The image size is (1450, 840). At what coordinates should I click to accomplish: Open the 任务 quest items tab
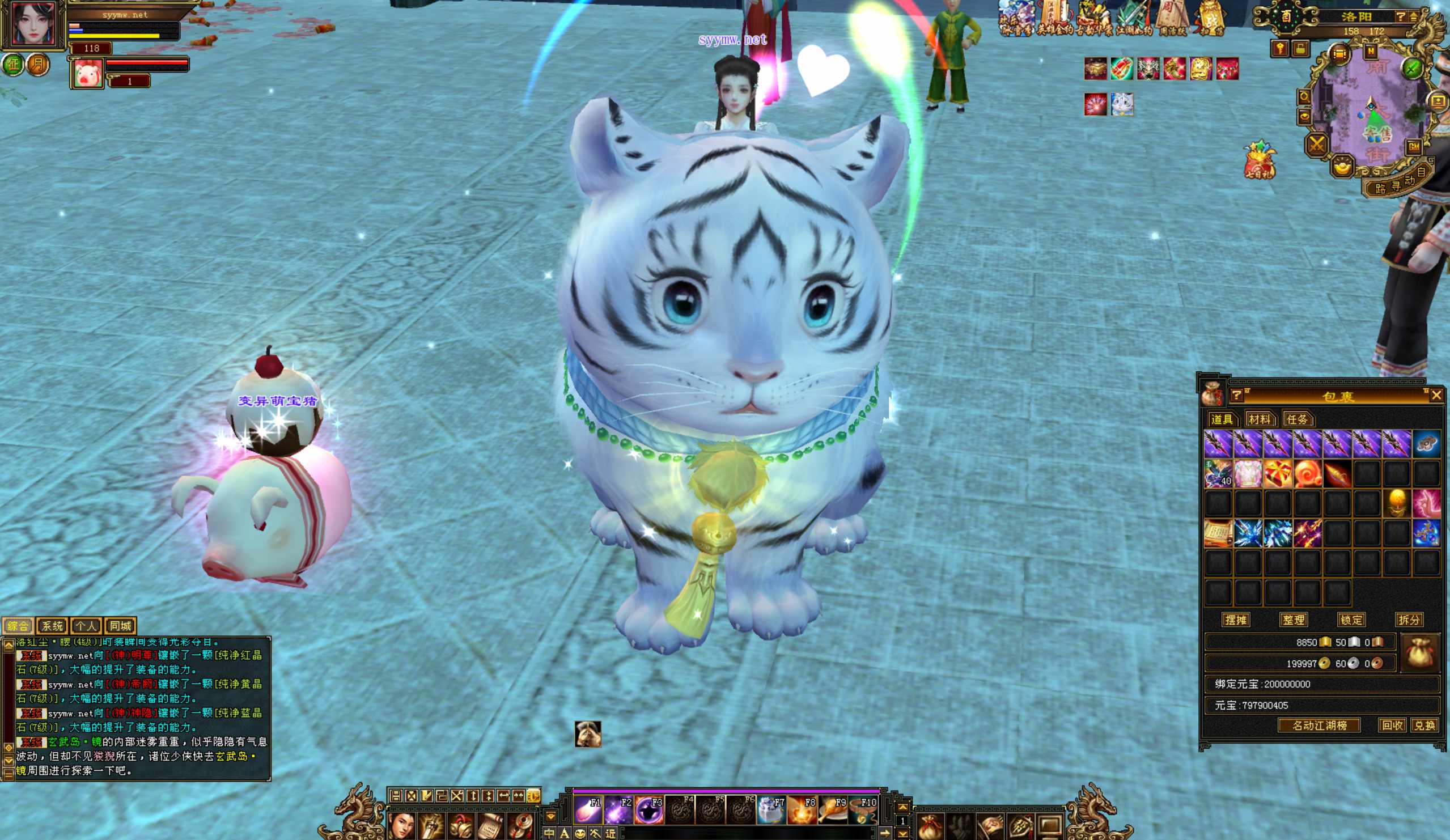(1297, 419)
